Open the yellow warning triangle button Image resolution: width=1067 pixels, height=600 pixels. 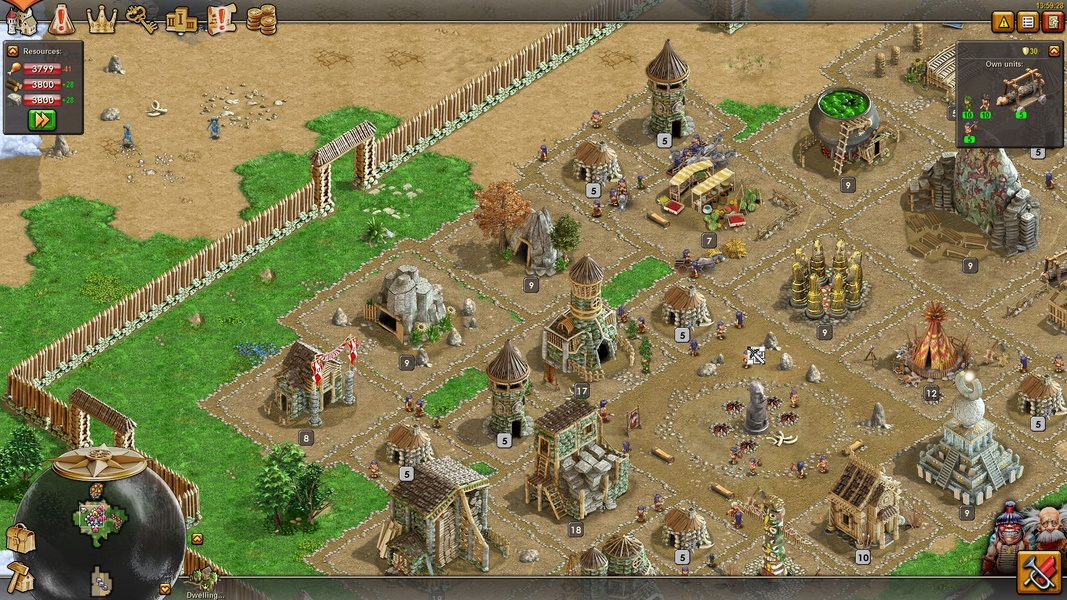(x=1003, y=22)
